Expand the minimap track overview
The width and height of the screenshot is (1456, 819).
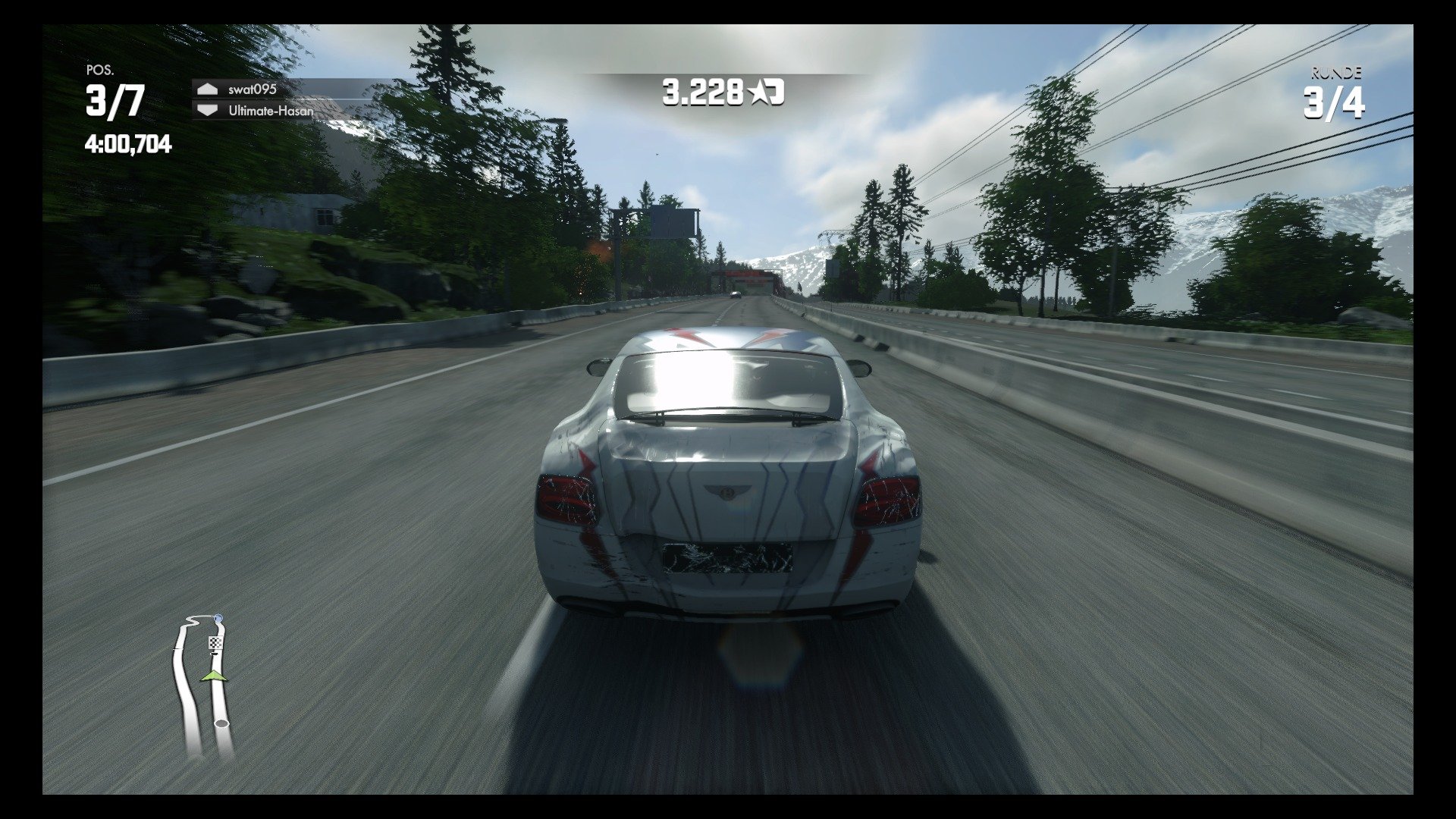(205, 682)
